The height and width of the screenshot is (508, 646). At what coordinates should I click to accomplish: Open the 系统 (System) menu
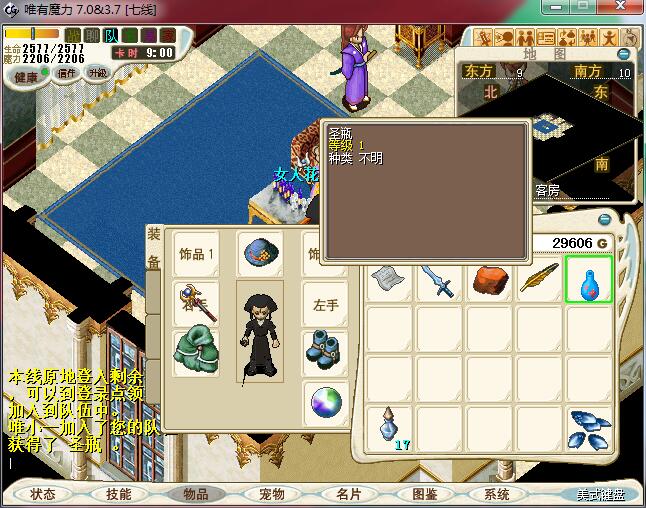tap(497, 494)
